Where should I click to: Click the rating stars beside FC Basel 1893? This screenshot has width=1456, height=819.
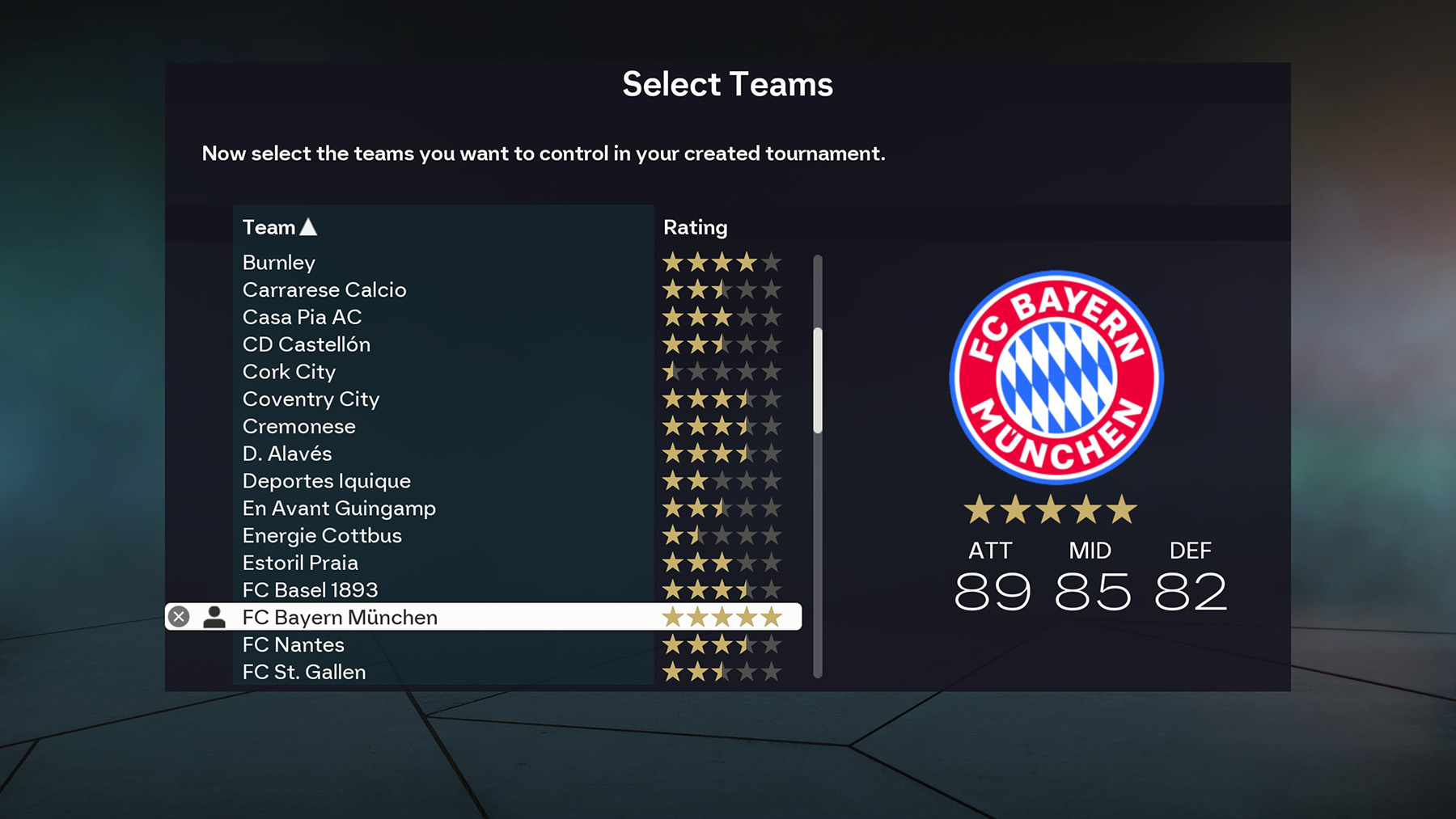[x=722, y=589]
